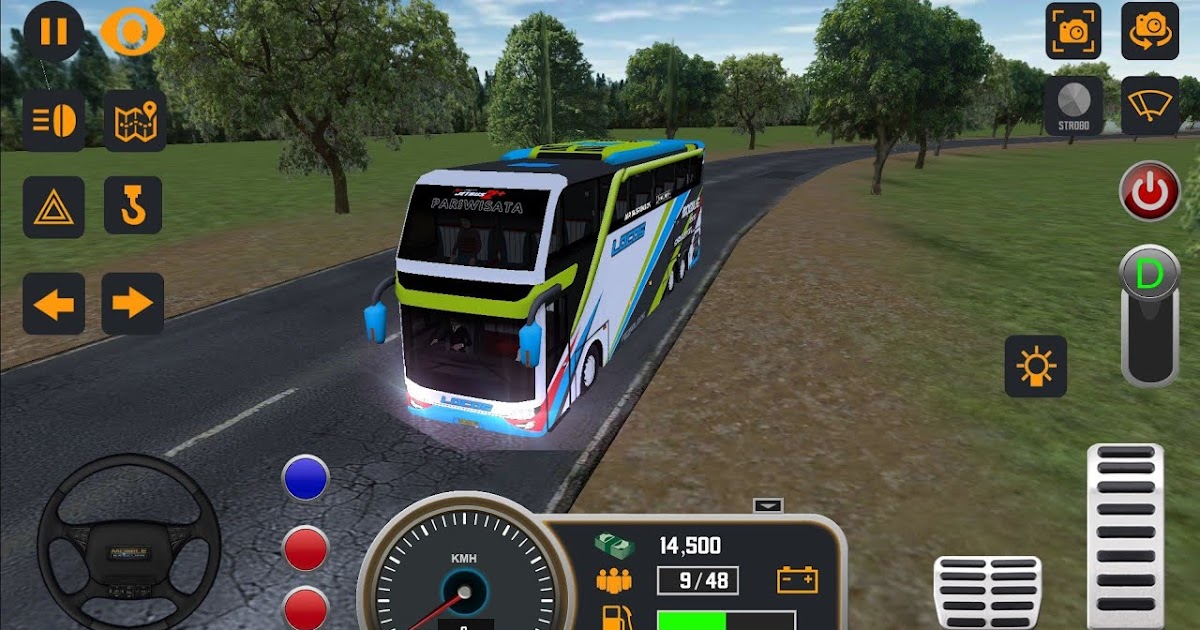Switch on the headlights button
The width and height of the screenshot is (1200, 630).
(54, 121)
